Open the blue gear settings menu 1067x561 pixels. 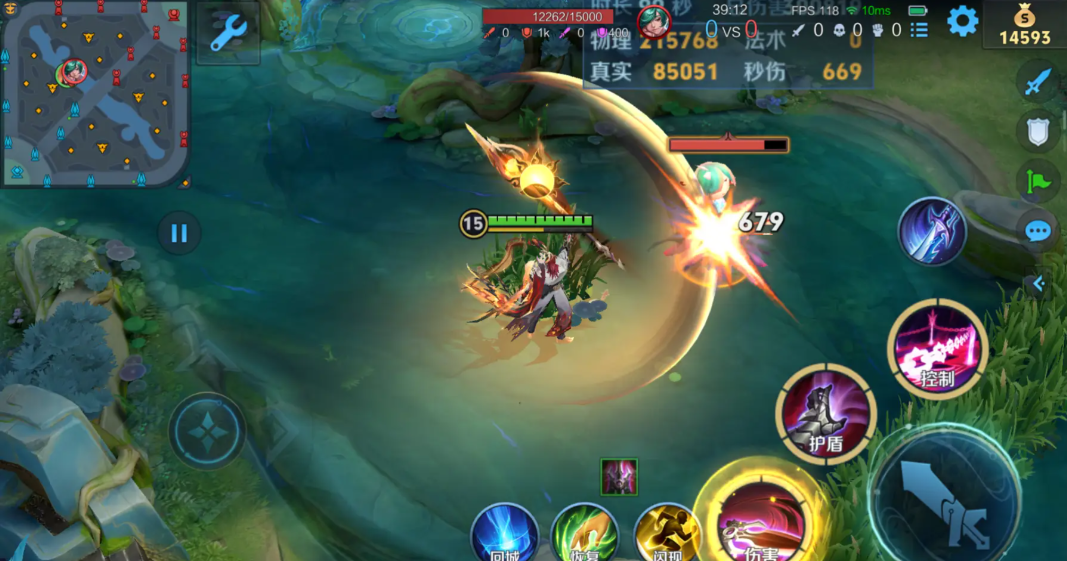pos(962,21)
